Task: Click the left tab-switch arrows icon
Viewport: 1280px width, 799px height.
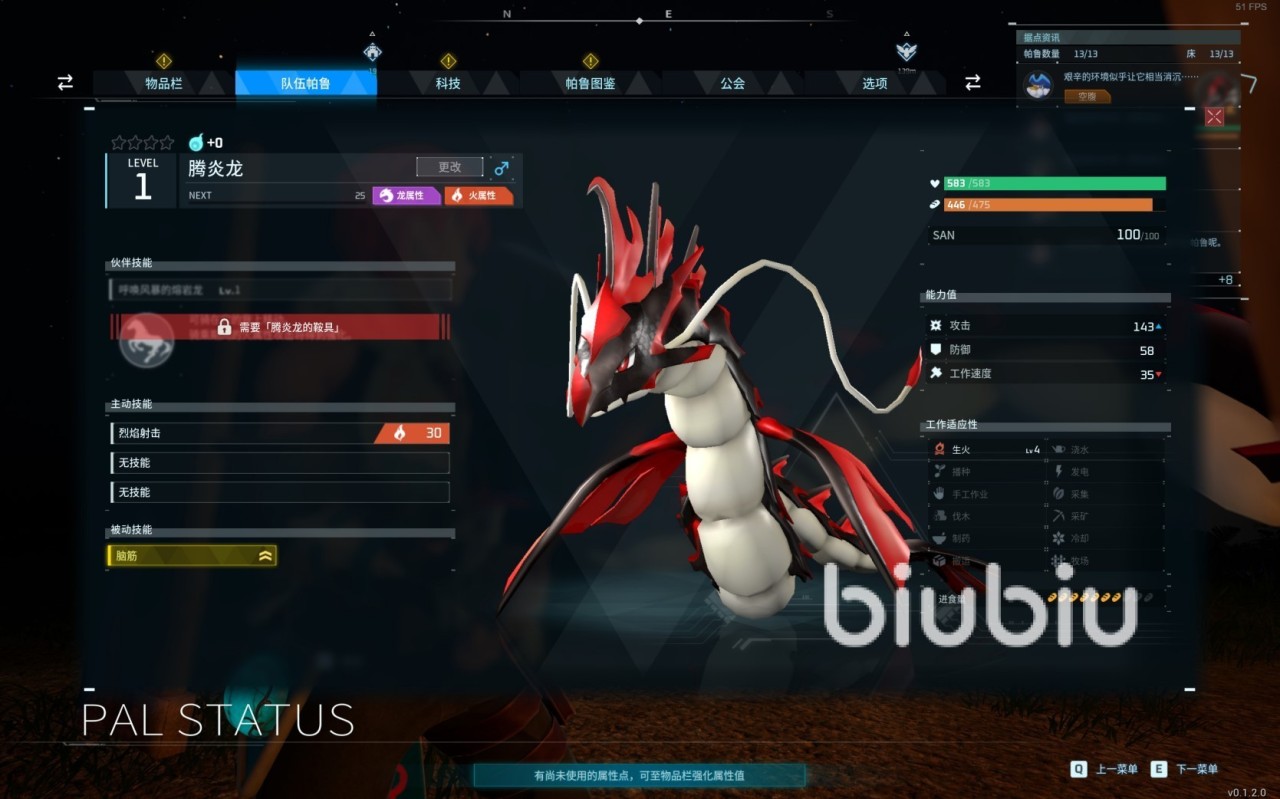Action: click(x=65, y=83)
